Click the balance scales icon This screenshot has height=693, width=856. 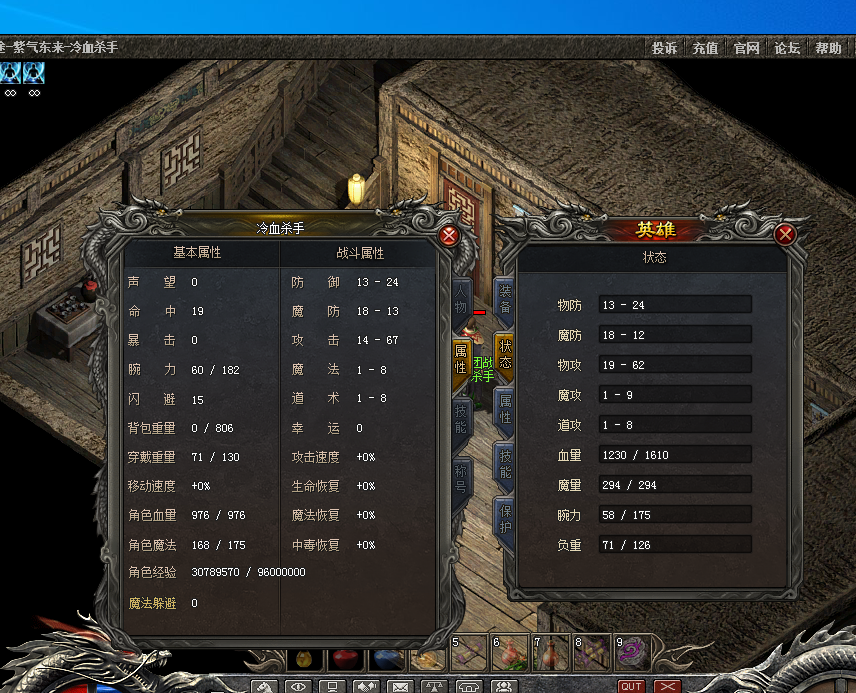point(434,687)
